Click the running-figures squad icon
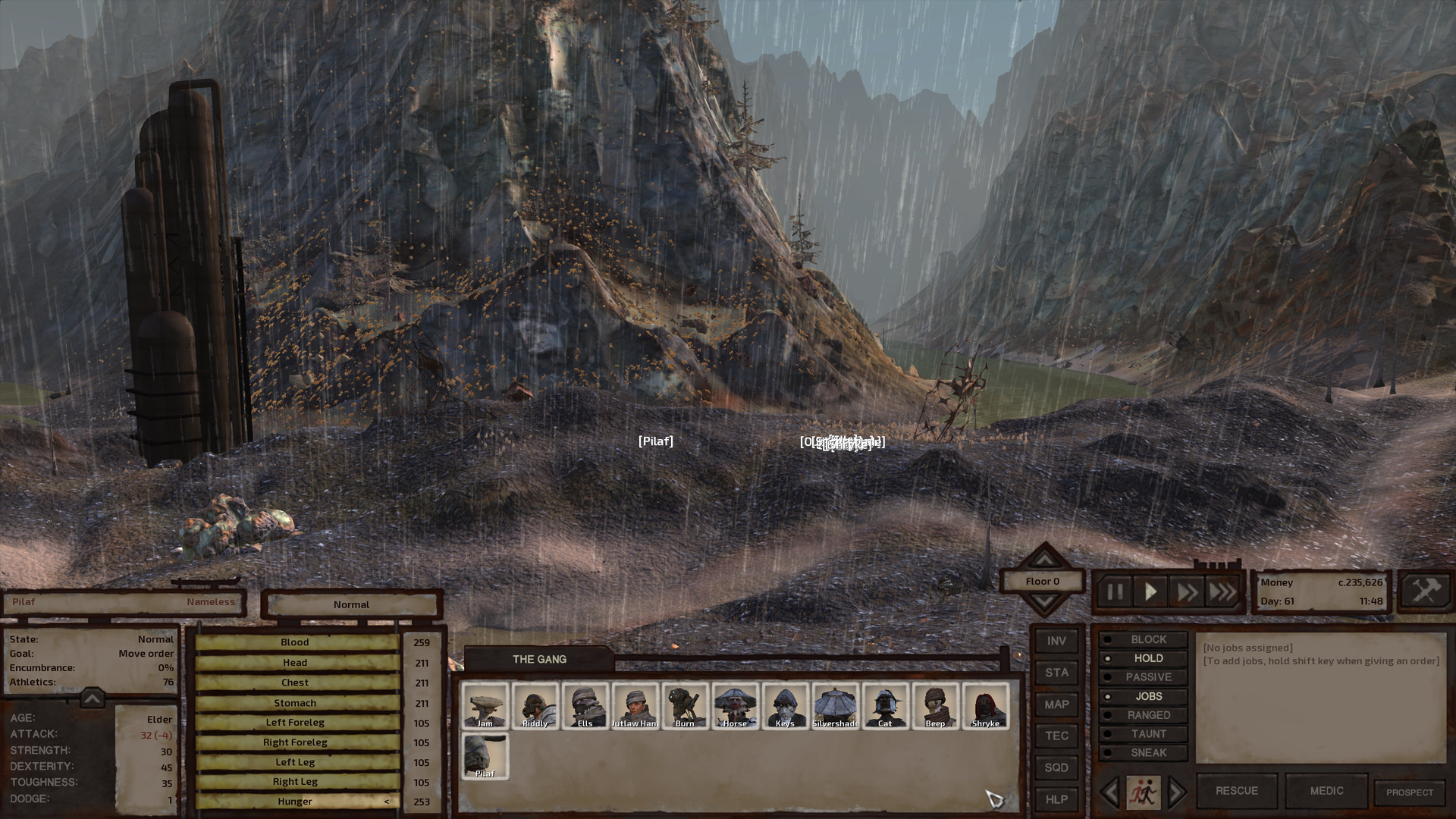 pyautogui.click(x=1143, y=790)
